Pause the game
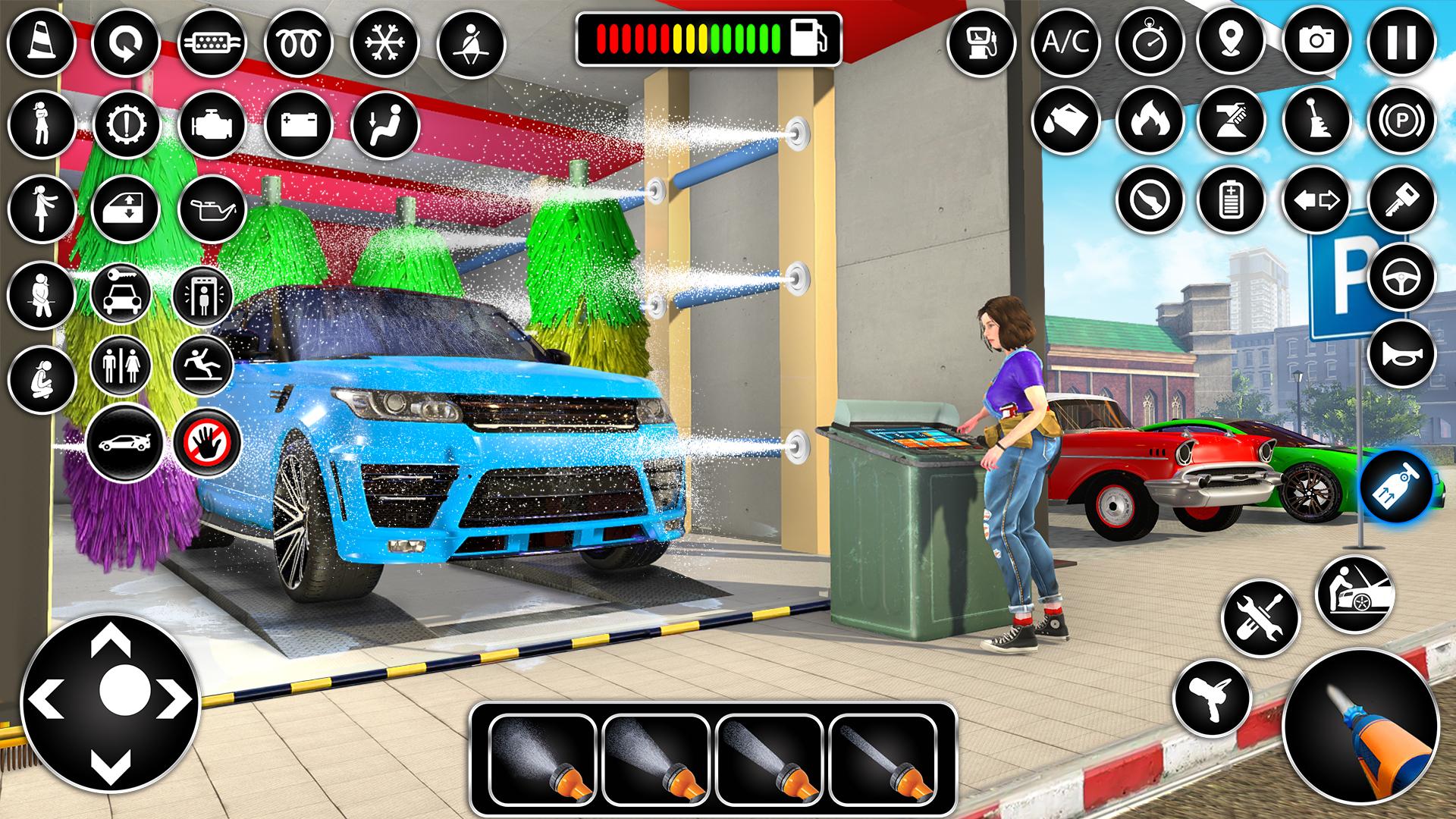 click(1401, 41)
